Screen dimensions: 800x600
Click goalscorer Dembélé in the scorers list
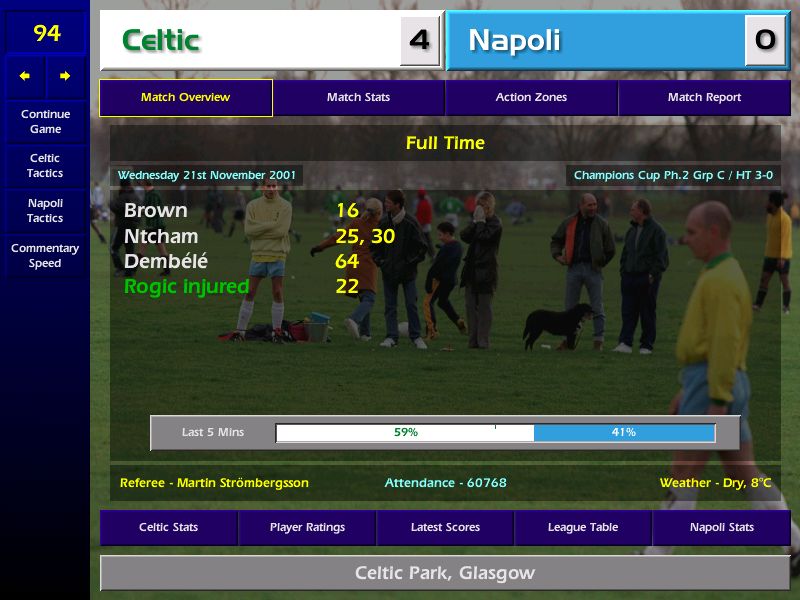tap(166, 262)
